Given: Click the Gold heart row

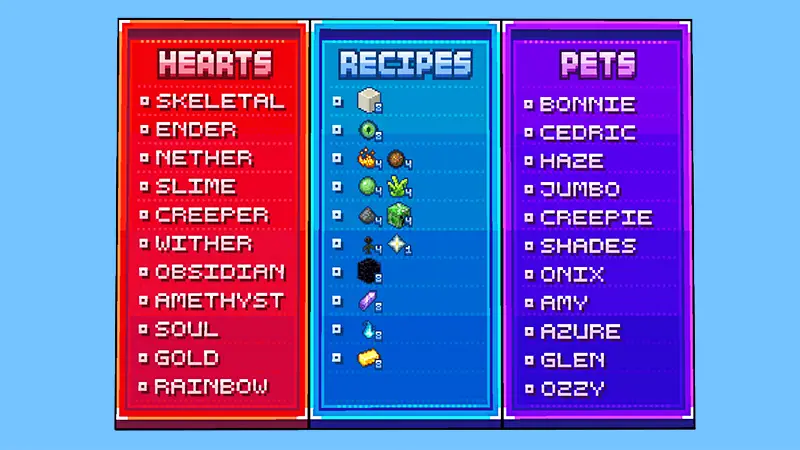Looking at the screenshot, I should pyautogui.click(x=187, y=358).
